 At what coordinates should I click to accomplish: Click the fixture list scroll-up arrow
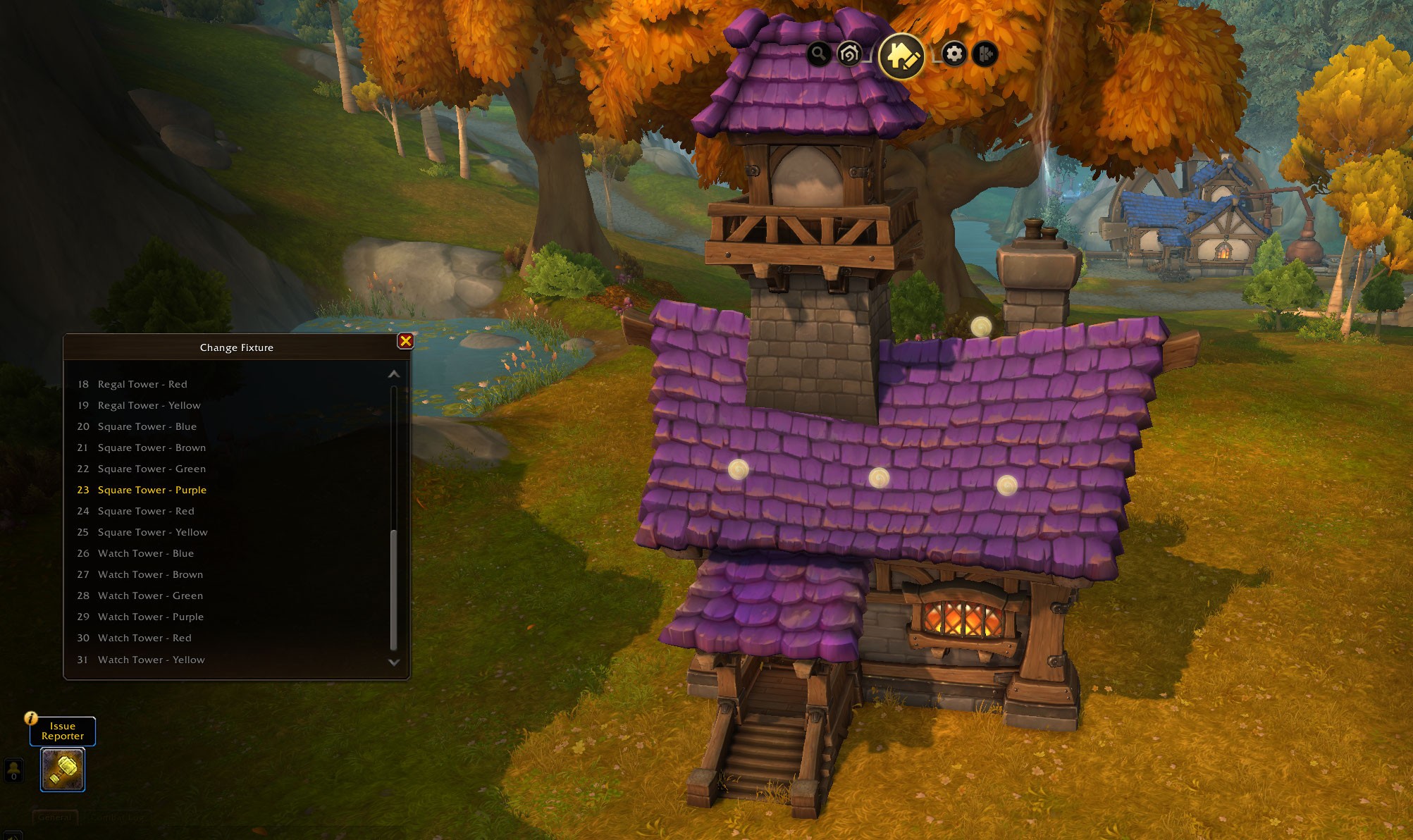(x=394, y=374)
